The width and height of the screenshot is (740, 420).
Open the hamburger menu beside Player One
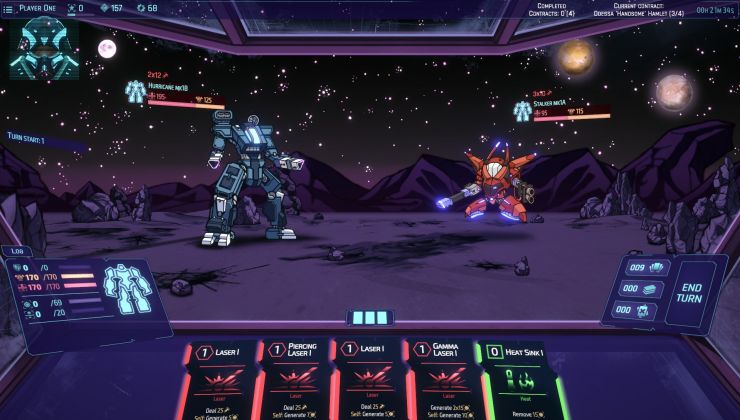click(x=10, y=8)
